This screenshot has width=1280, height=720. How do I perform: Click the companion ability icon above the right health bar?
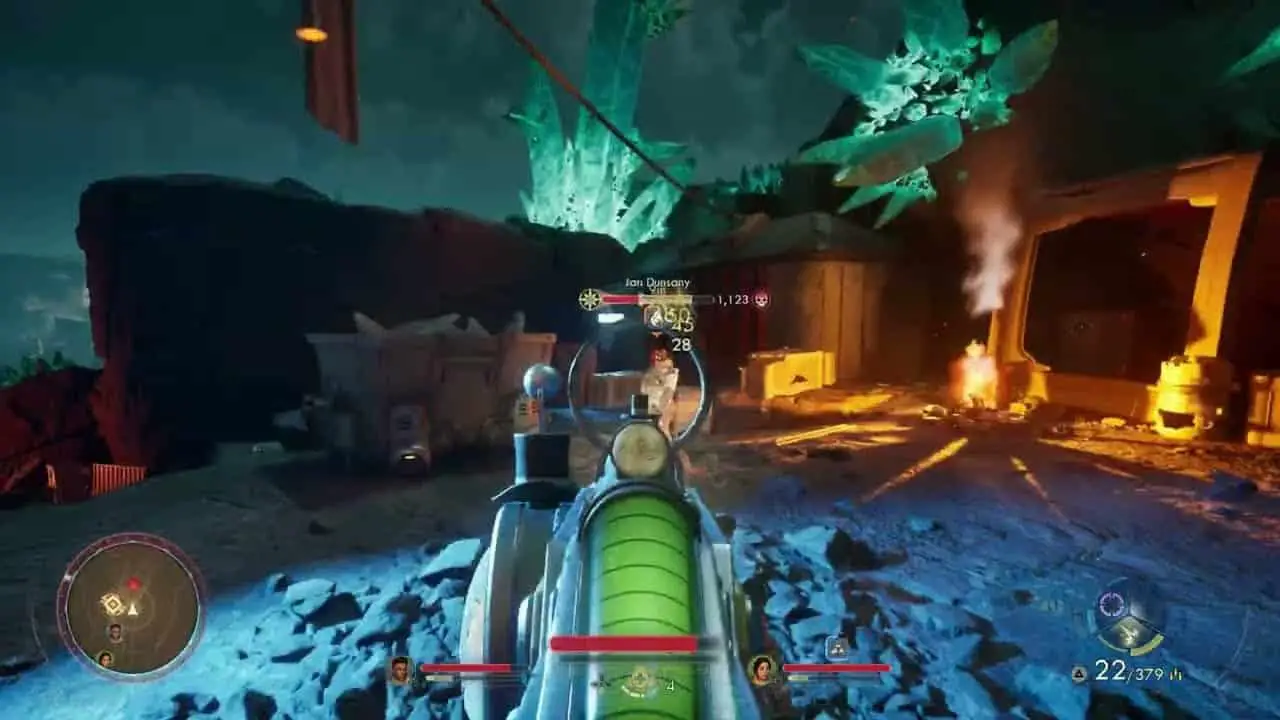tap(836, 648)
